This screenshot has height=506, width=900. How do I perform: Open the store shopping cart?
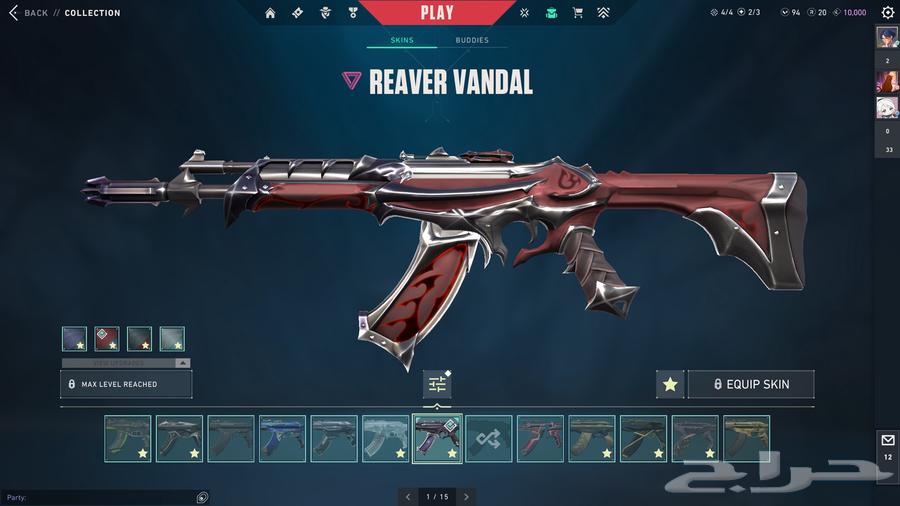(577, 13)
